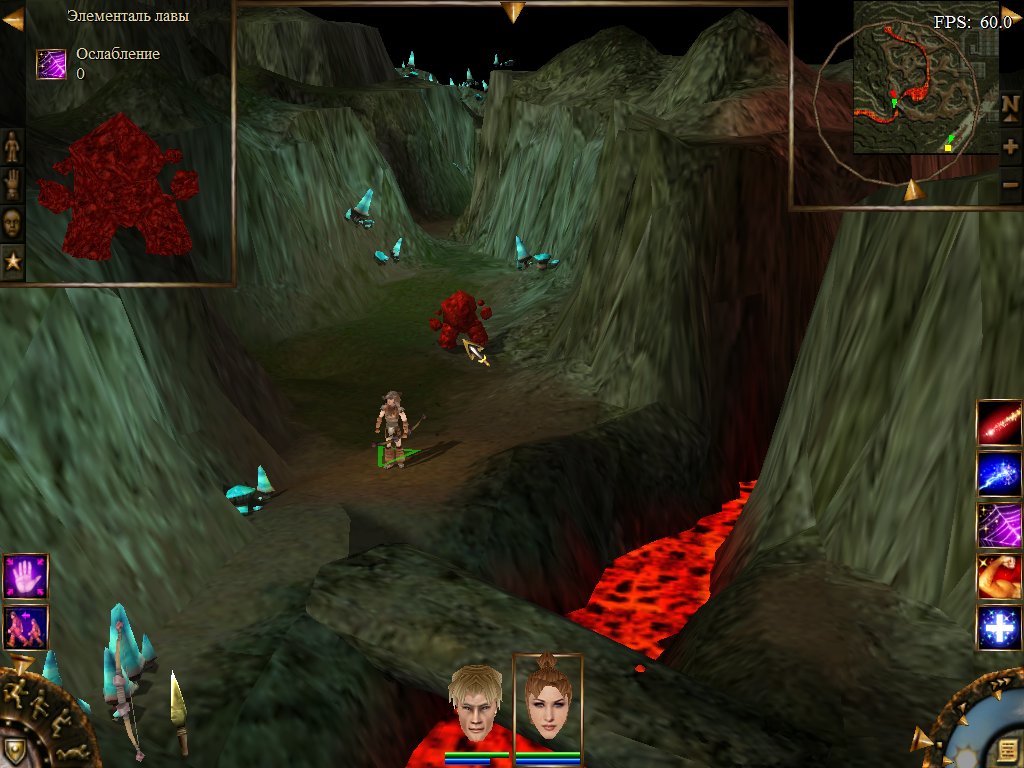Viewport: 1024px width, 768px height.
Task: Collapse the Элементаль лавы target panel arrow
Action: 13,19
